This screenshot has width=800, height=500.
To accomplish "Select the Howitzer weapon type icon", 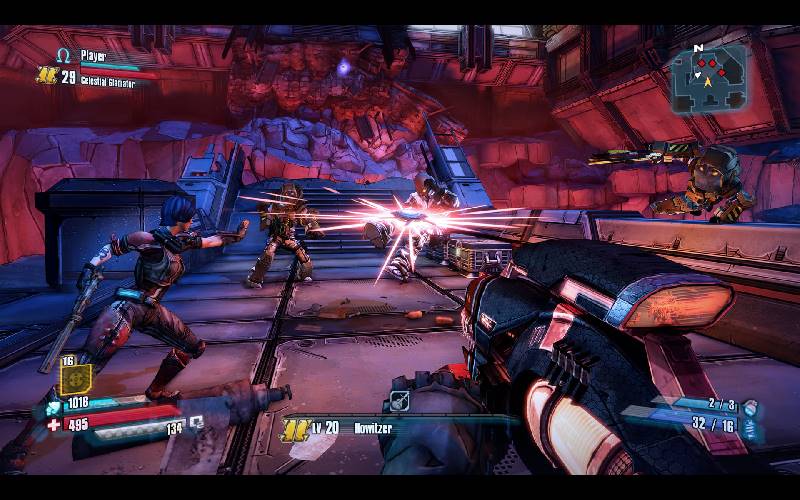I will click(x=398, y=401).
